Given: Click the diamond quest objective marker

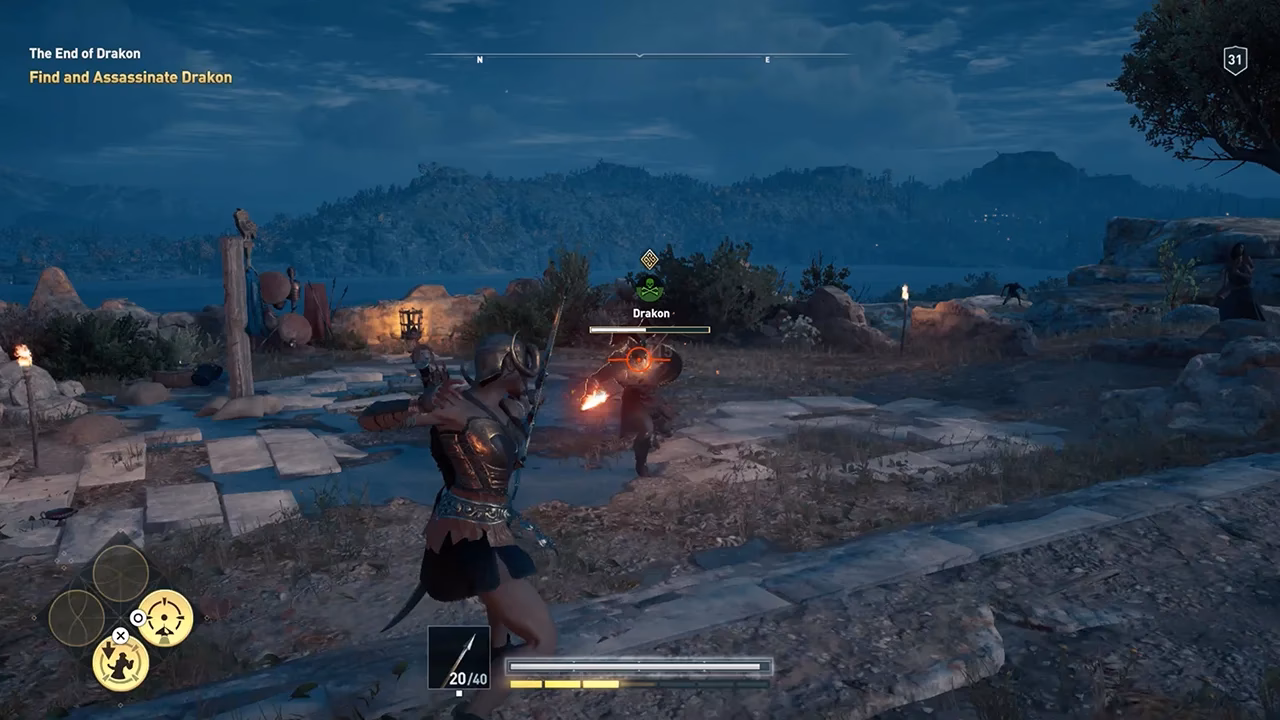Looking at the screenshot, I should [x=649, y=259].
